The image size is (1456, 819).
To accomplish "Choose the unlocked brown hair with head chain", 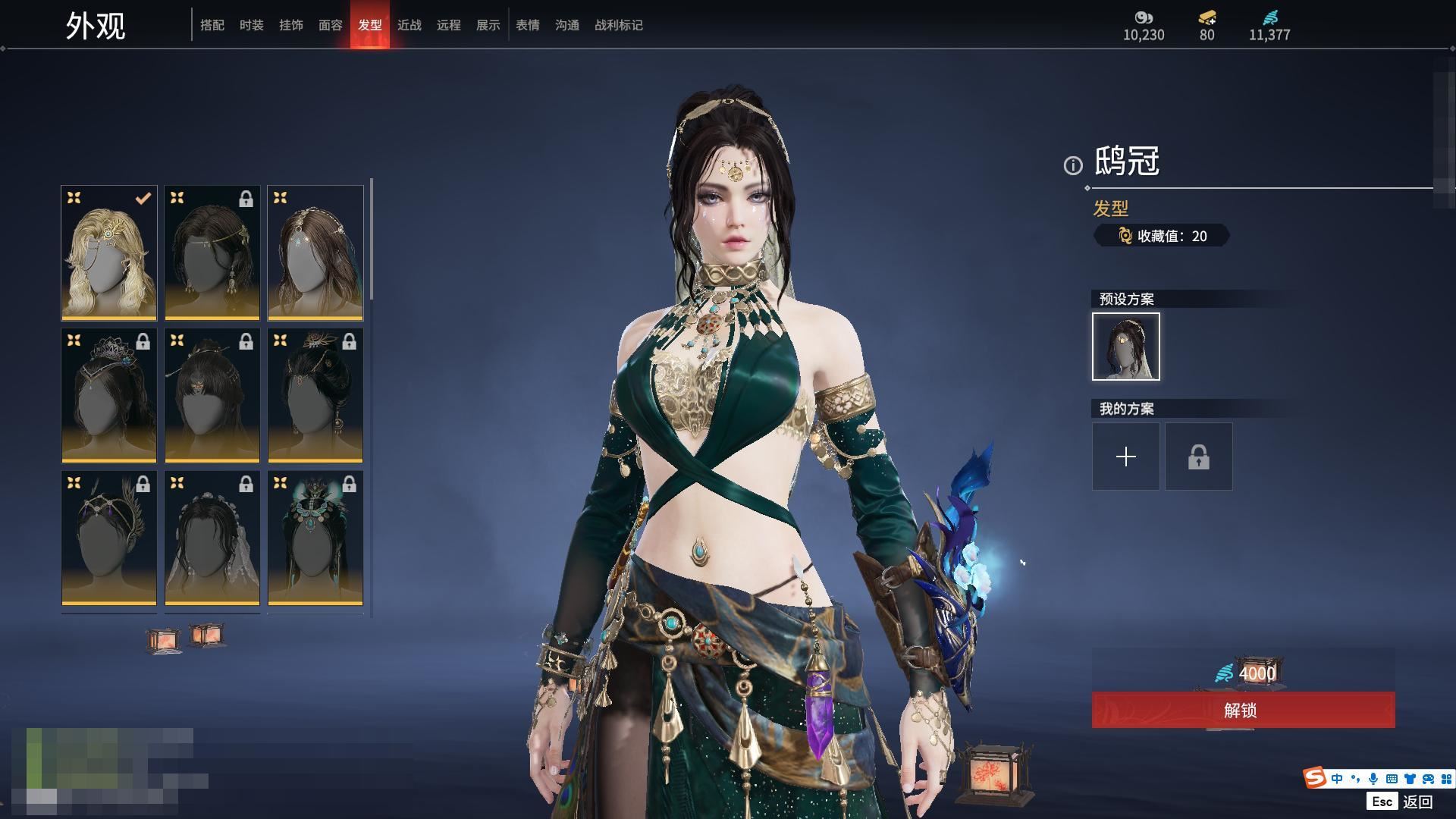I will coord(315,253).
